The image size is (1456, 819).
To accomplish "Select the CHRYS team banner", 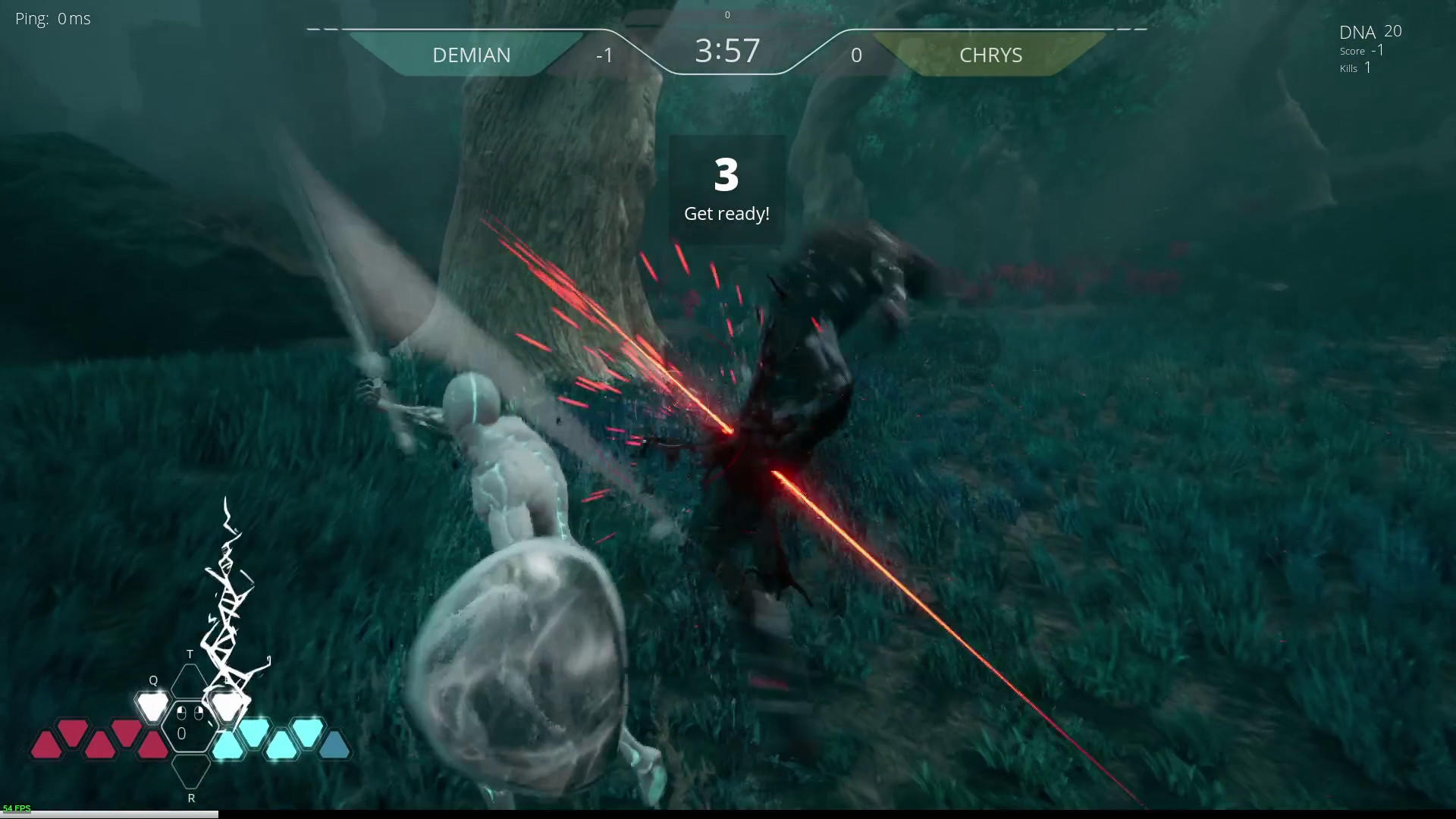I will 990,55.
